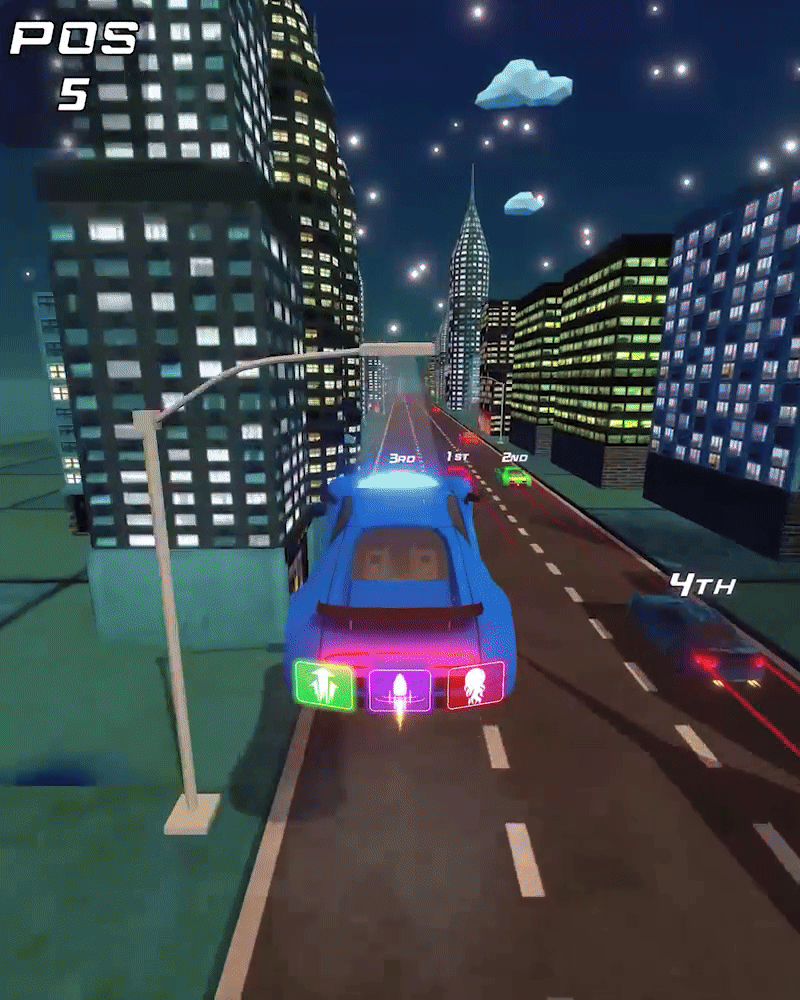Activate the green triple-arrow boost power-up
The width and height of the screenshot is (800, 1000).
coord(324,685)
